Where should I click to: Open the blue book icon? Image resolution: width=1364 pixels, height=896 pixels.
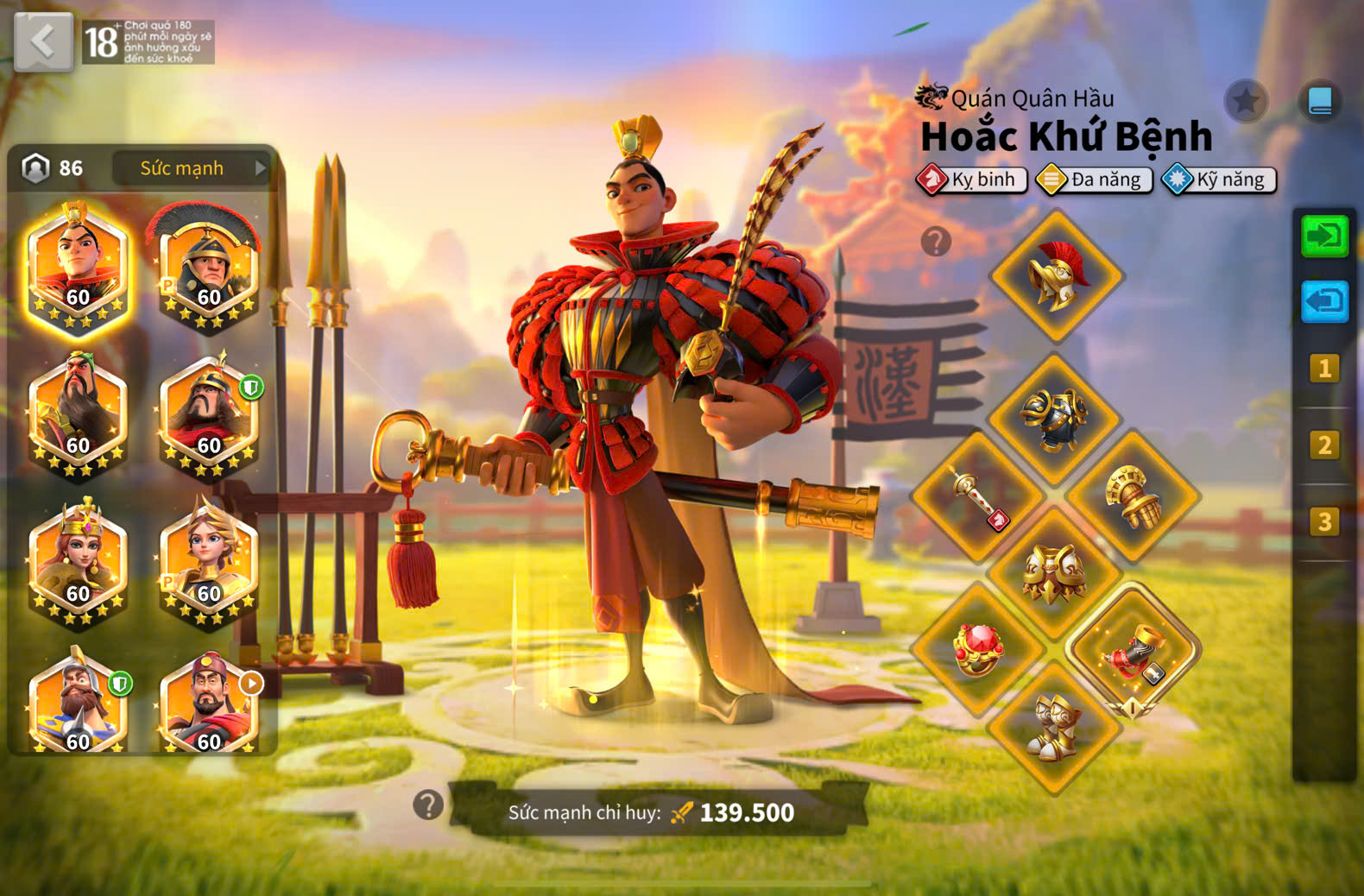click(1320, 102)
